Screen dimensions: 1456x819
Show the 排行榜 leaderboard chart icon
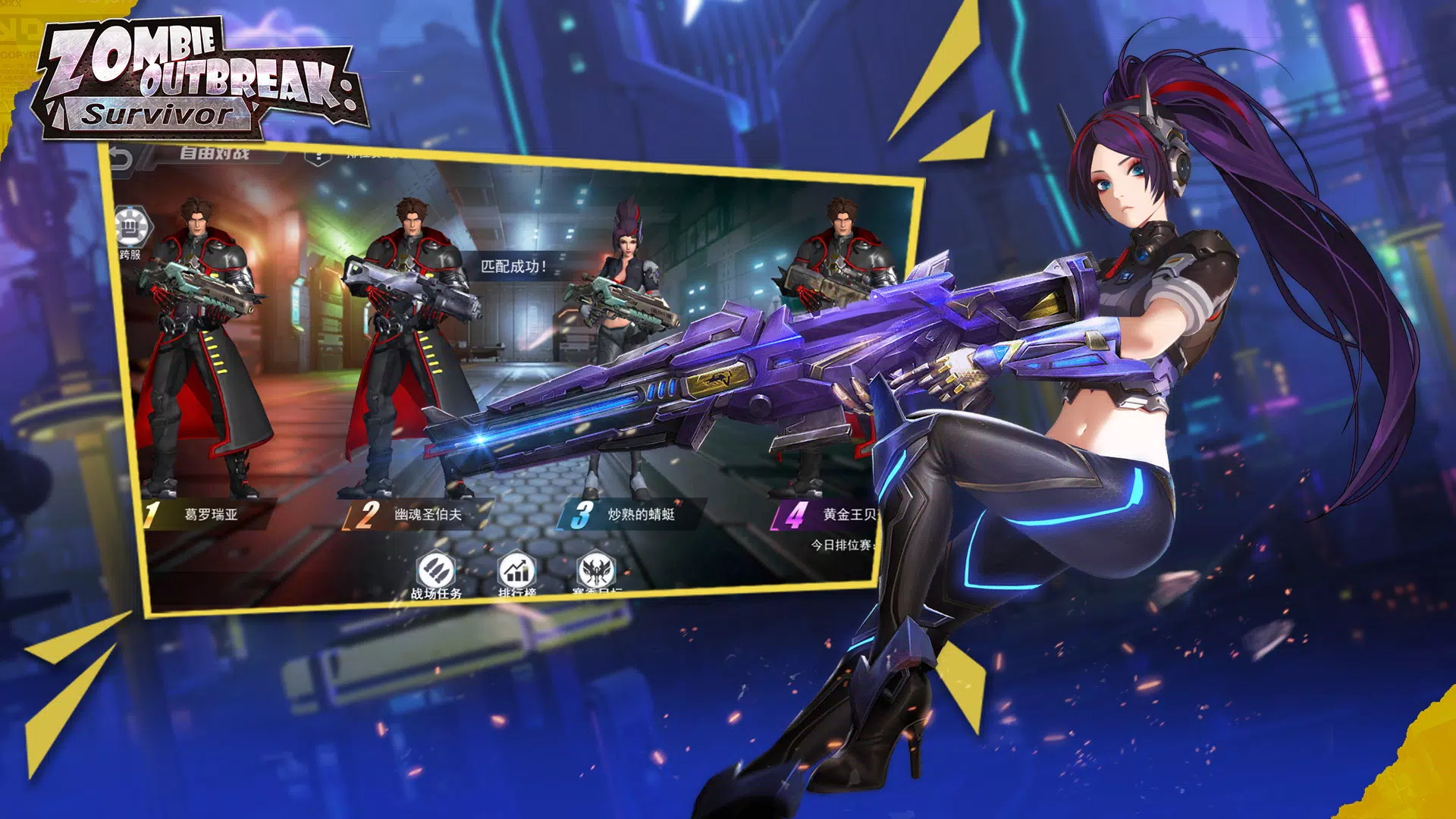click(516, 570)
